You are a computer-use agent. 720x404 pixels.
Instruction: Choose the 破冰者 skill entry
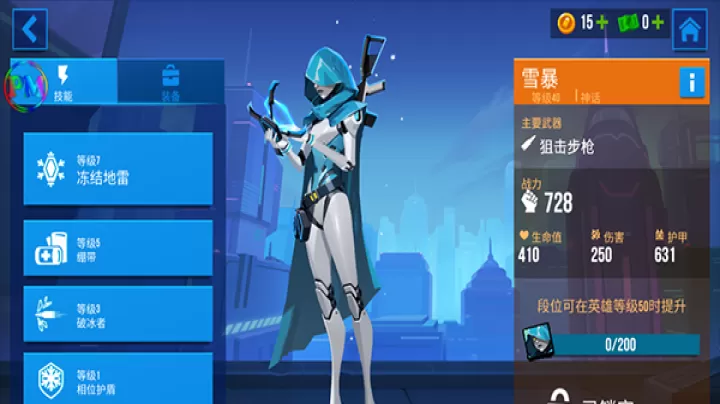point(118,314)
